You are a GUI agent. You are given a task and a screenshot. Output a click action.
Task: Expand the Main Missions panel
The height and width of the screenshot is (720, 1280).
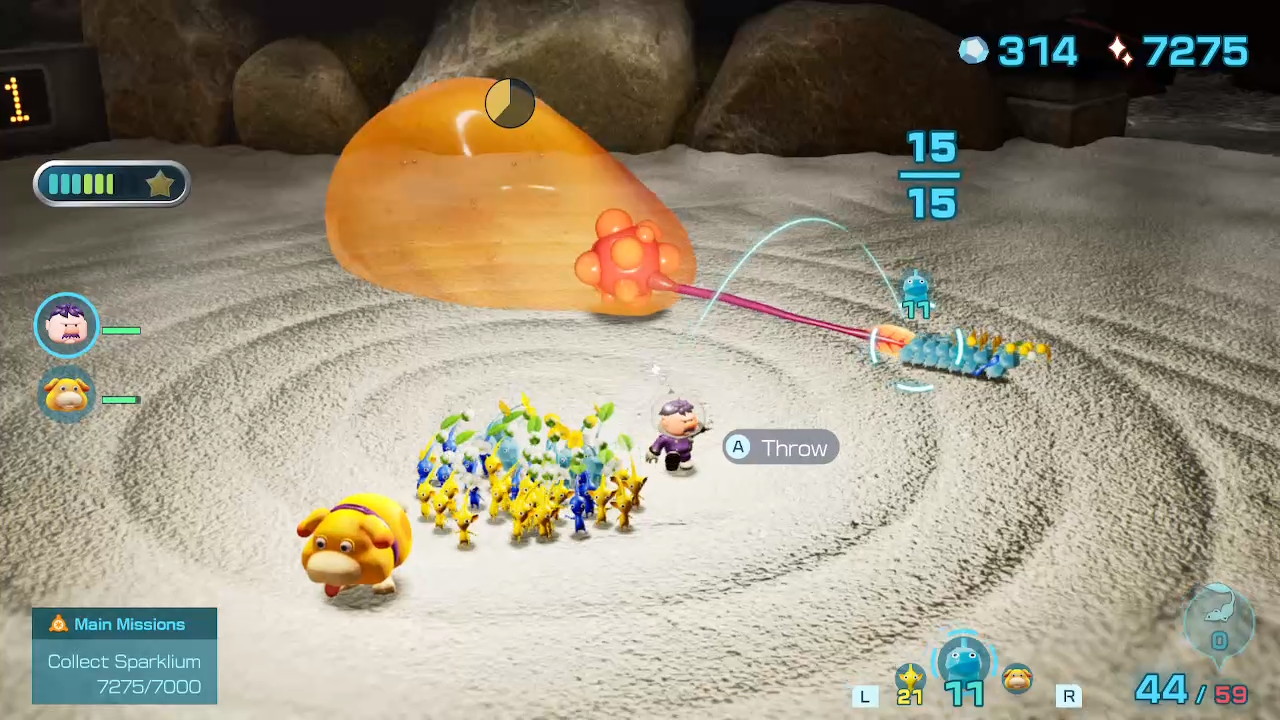124,655
